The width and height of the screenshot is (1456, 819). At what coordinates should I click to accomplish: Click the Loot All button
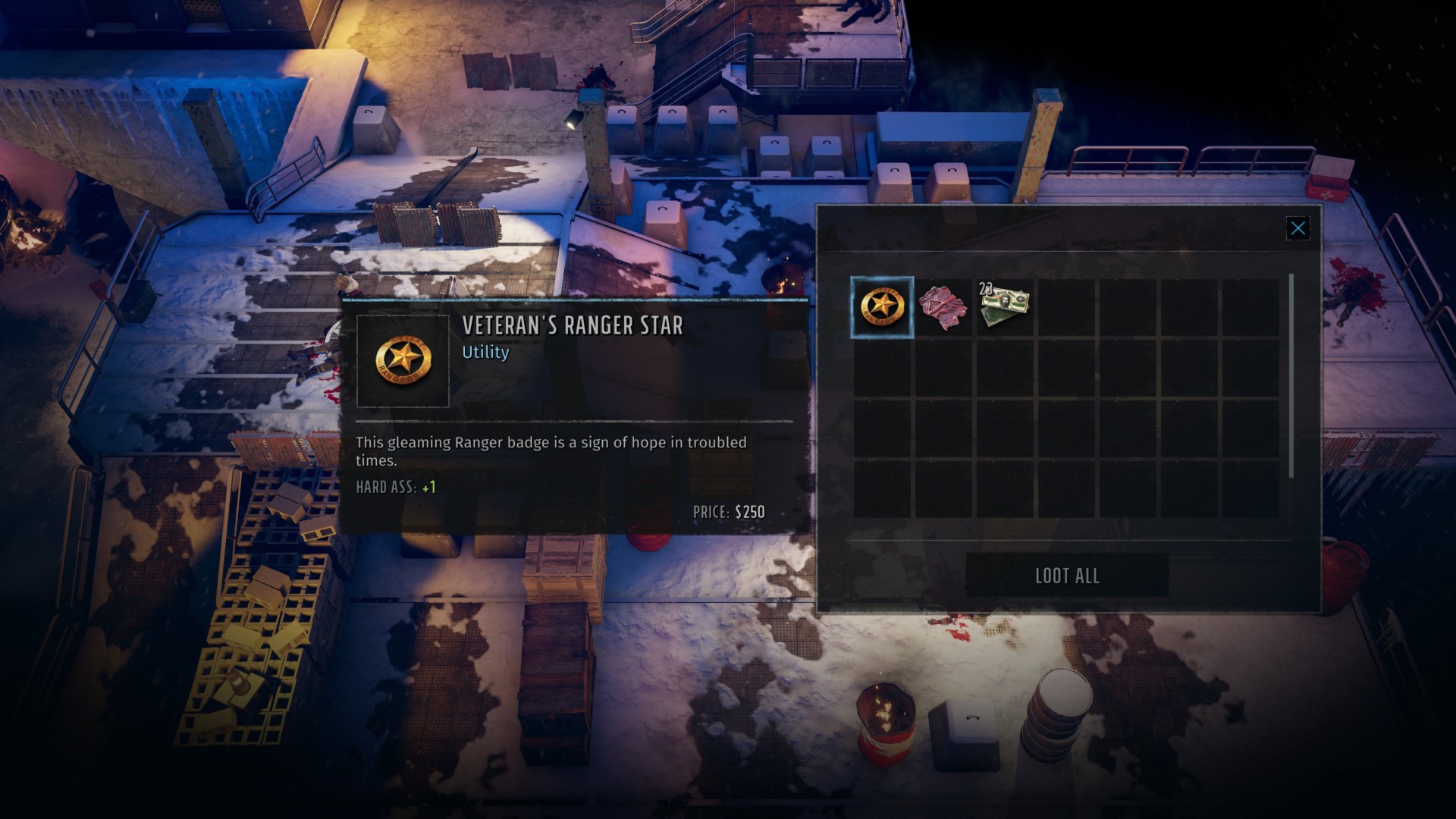(x=1066, y=576)
